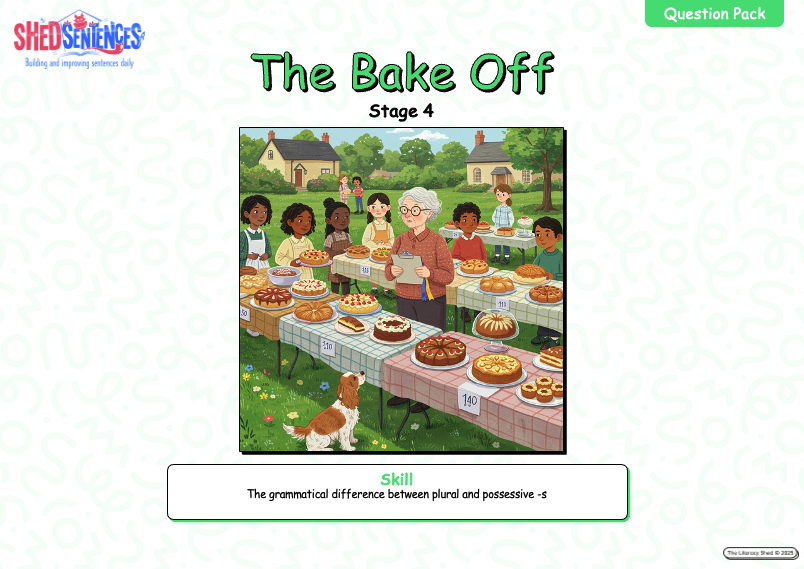
Task: Select the Question Pack tab
Action: (x=714, y=14)
